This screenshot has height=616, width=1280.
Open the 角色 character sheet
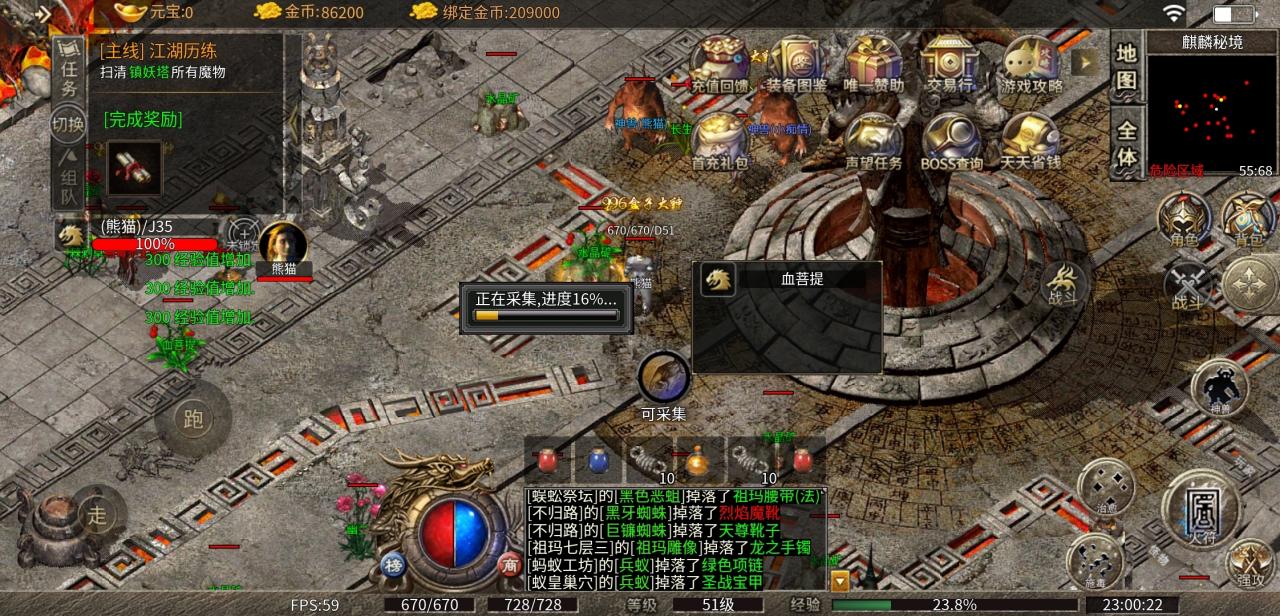pyautogui.click(x=1184, y=219)
